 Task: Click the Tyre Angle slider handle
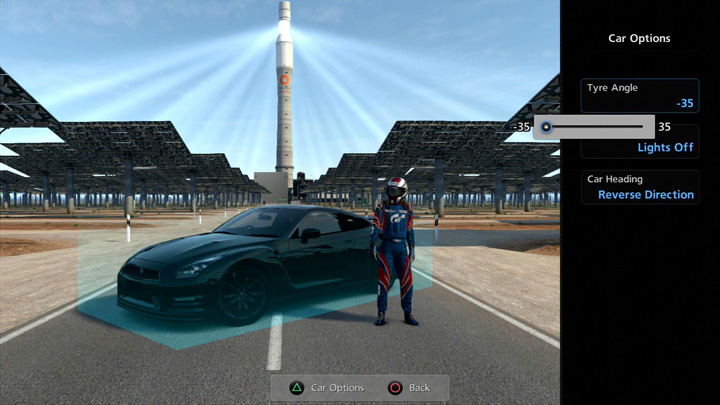tap(546, 127)
